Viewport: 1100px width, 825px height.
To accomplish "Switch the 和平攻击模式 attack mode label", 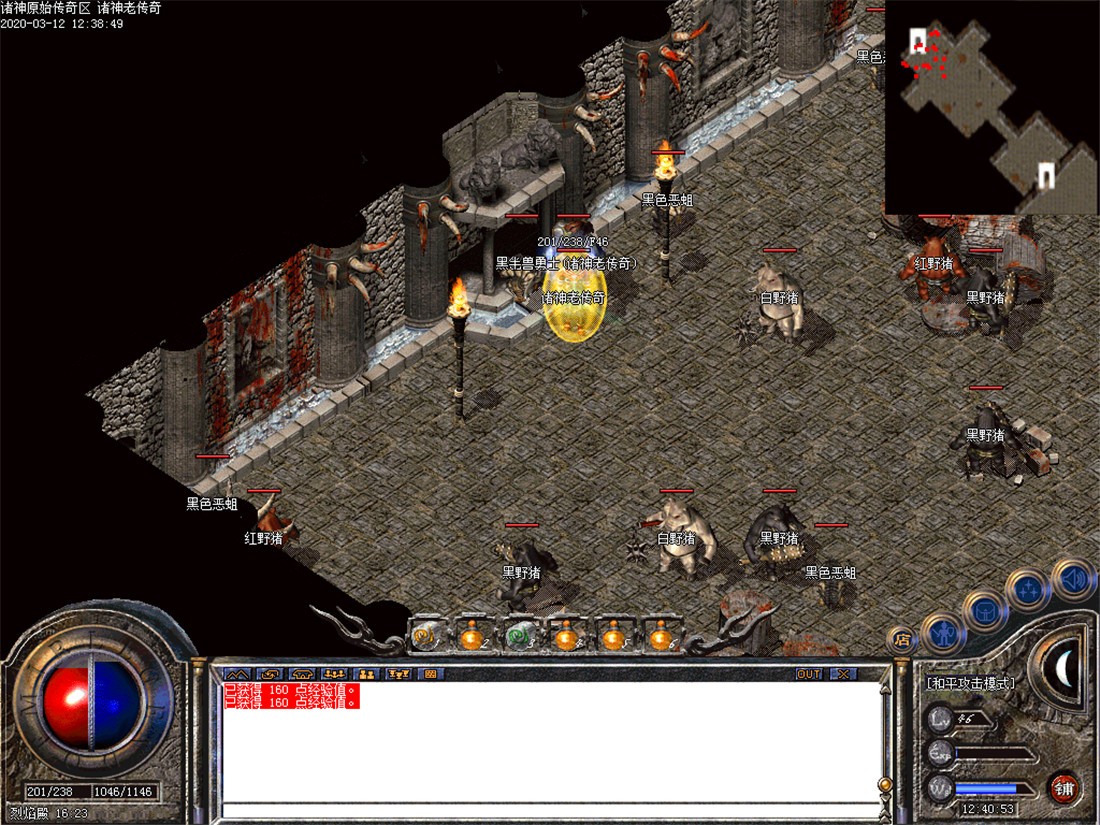I will [970, 683].
